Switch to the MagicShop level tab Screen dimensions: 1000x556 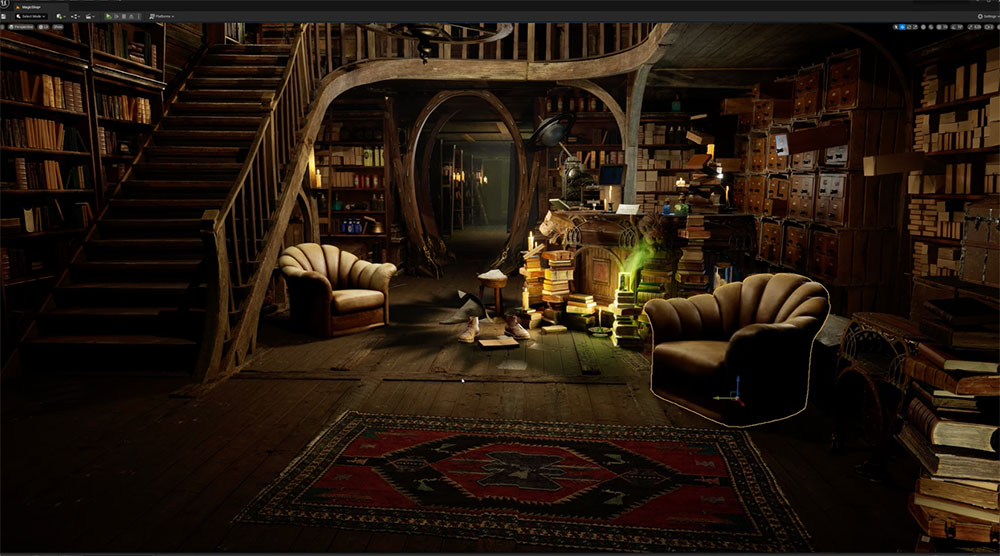[29, 5]
